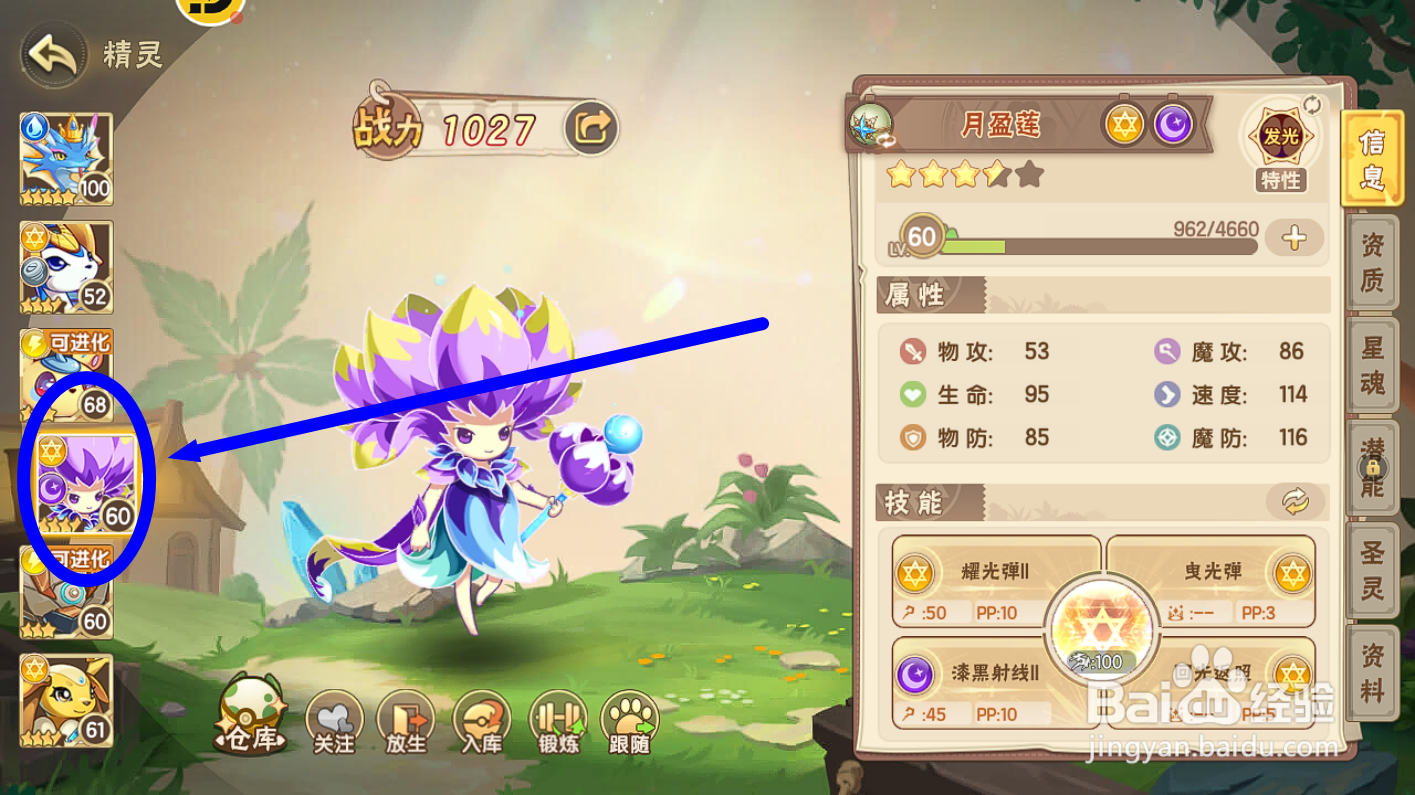
Task: Click the 跟随 paw print icon
Action: point(628,720)
